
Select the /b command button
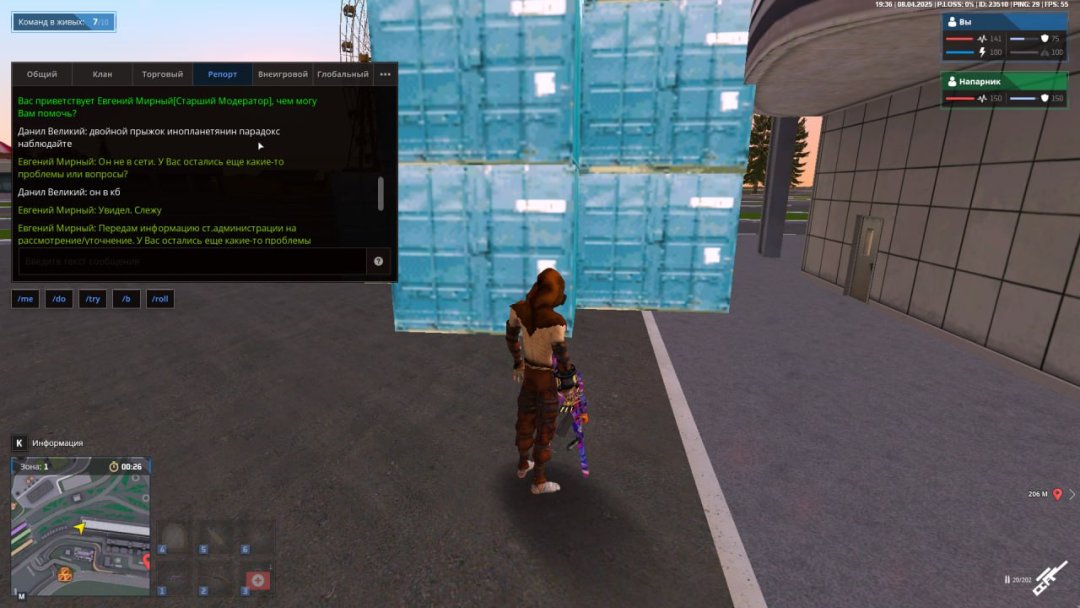point(126,299)
